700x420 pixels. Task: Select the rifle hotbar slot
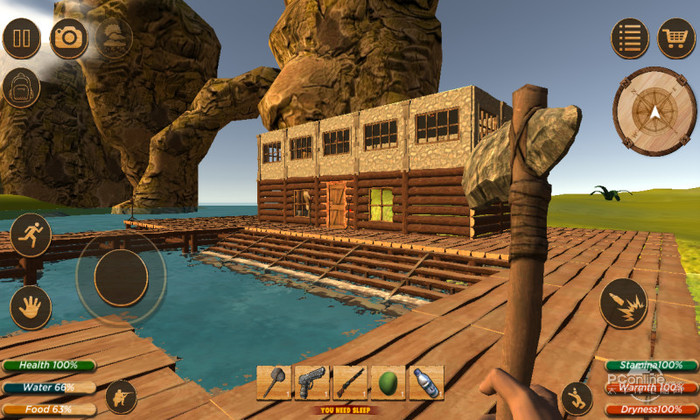pyautogui.click(x=349, y=383)
